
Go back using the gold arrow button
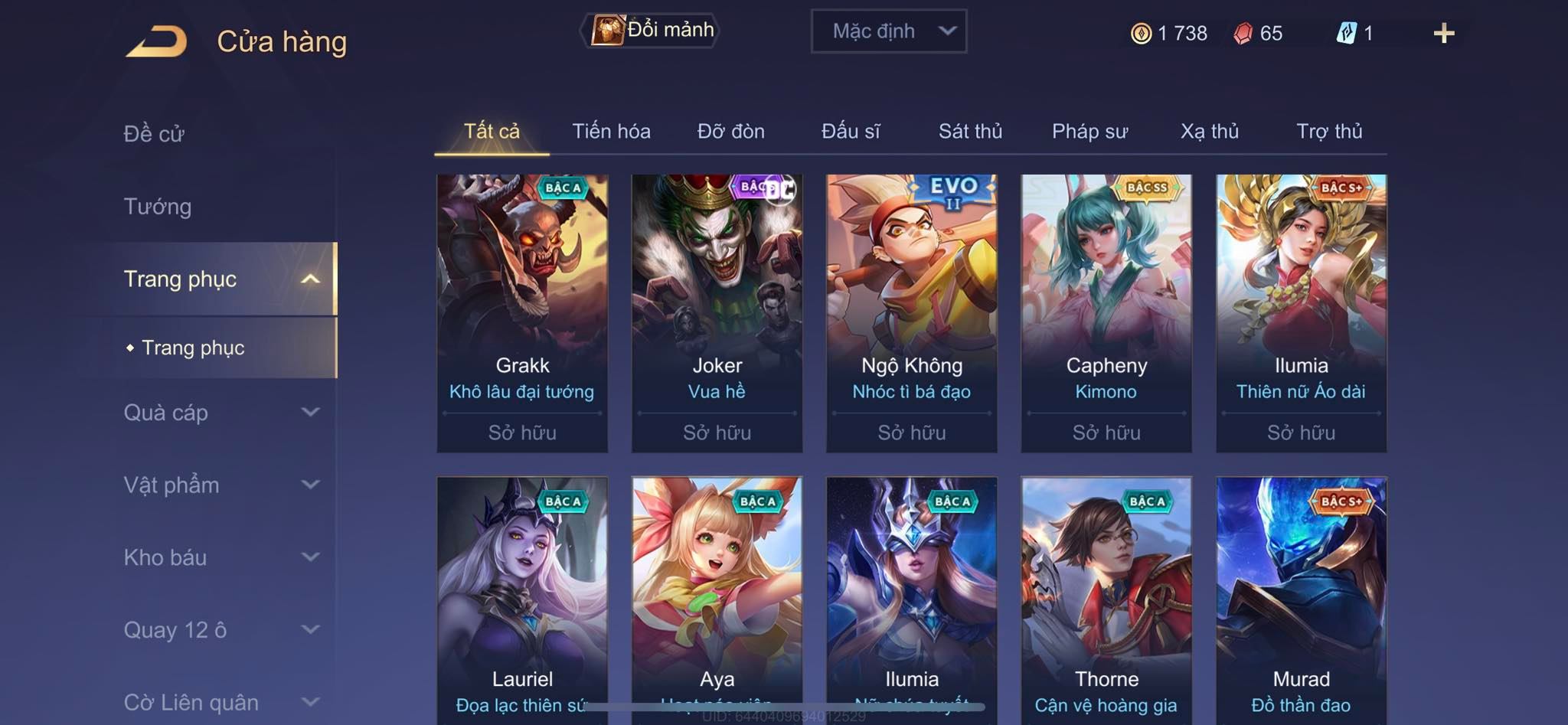click(157, 41)
